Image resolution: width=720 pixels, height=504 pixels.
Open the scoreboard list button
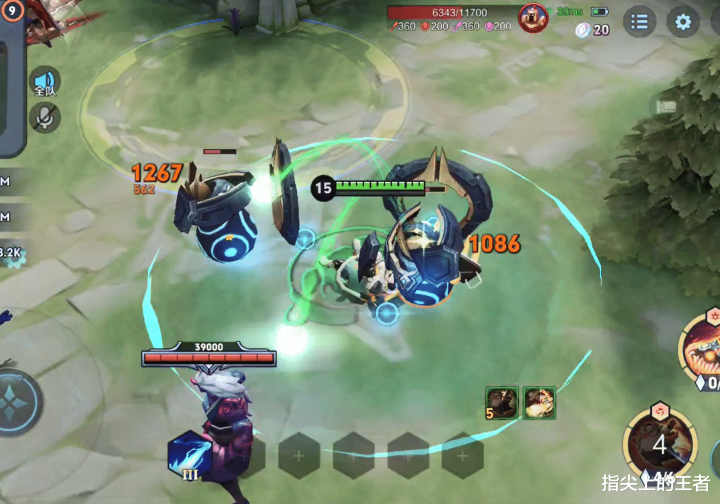pos(639,21)
